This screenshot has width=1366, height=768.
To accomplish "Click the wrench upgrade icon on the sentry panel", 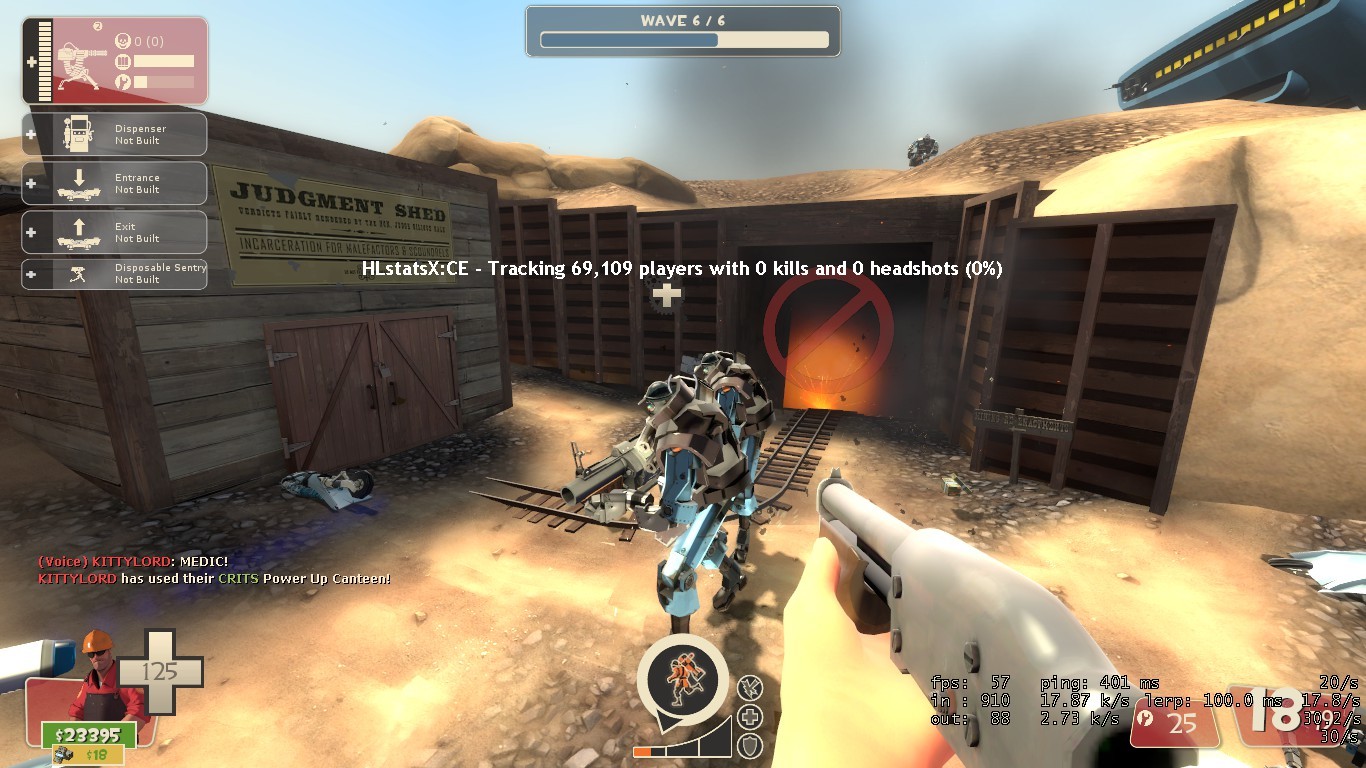I will tap(125, 80).
